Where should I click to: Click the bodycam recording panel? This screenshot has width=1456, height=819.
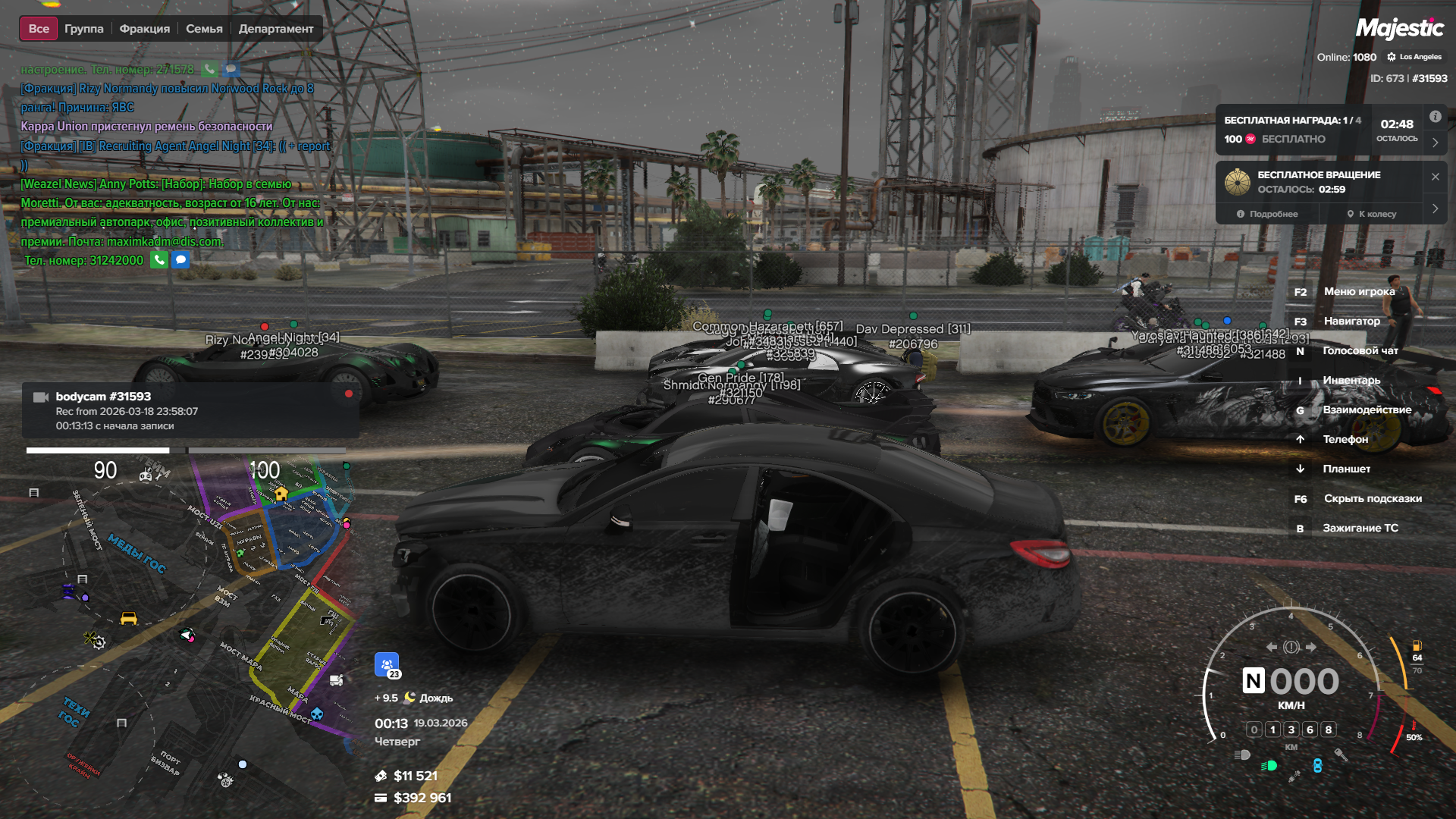[x=190, y=410]
